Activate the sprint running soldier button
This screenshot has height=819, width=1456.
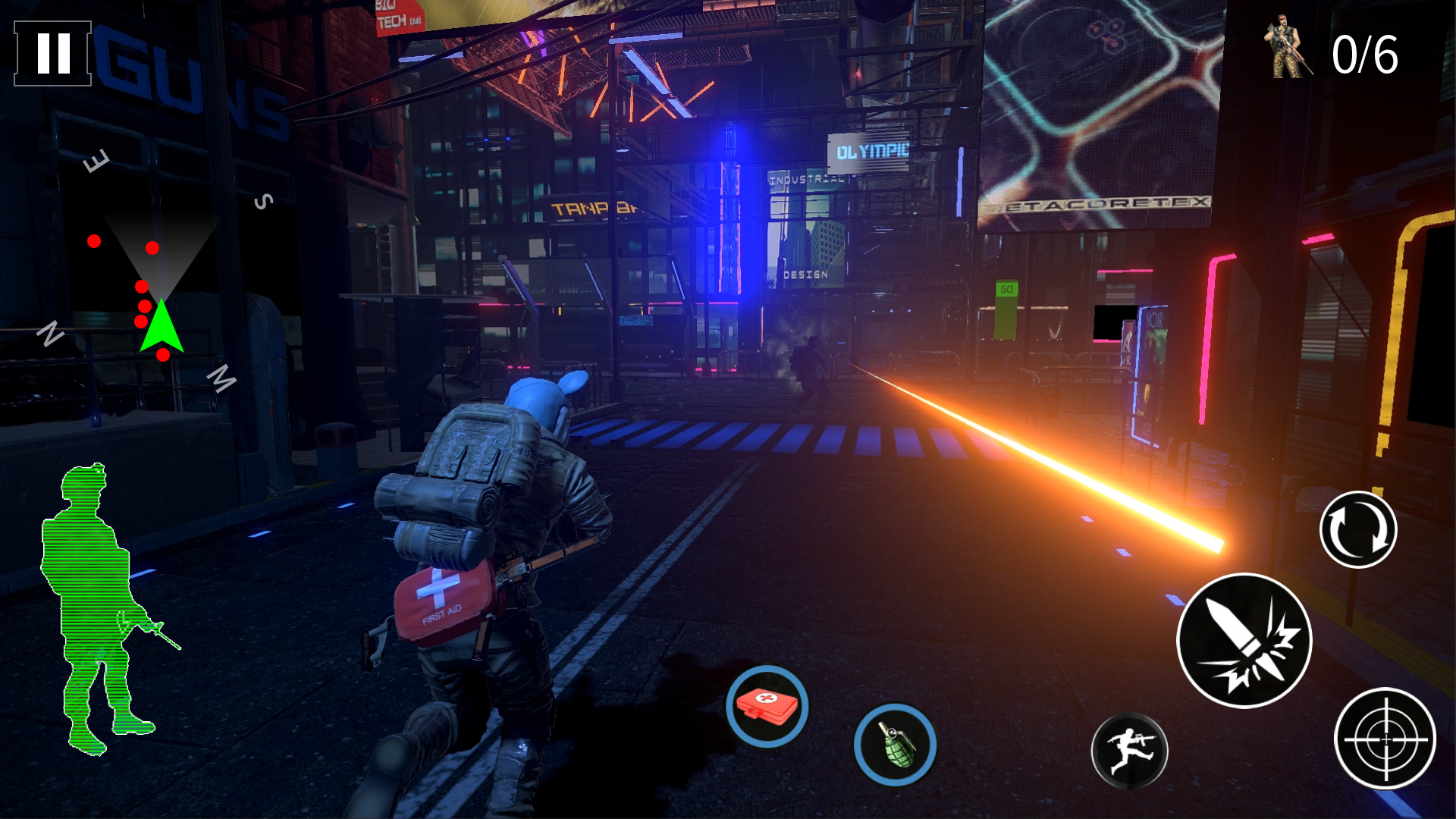pos(1129,751)
